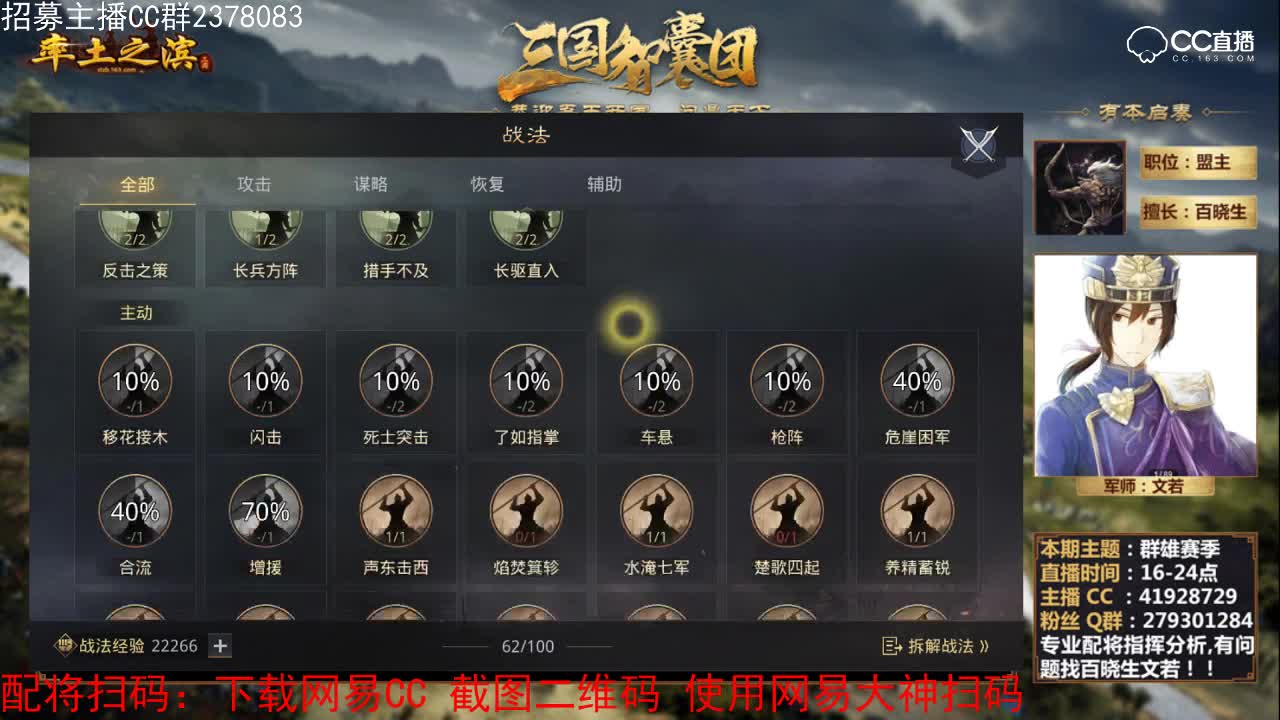Click the crossed swords icon top right
The image size is (1280, 720).
(977, 143)
